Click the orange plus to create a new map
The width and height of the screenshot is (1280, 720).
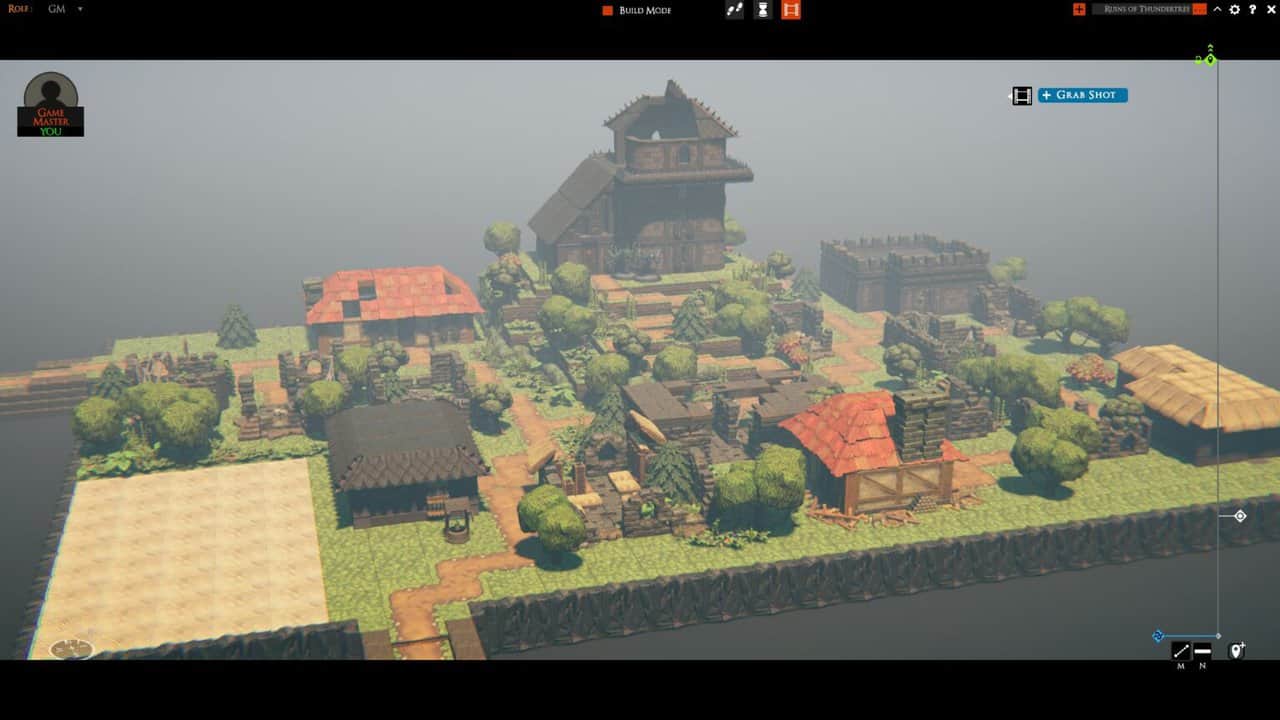(1079, 9)
